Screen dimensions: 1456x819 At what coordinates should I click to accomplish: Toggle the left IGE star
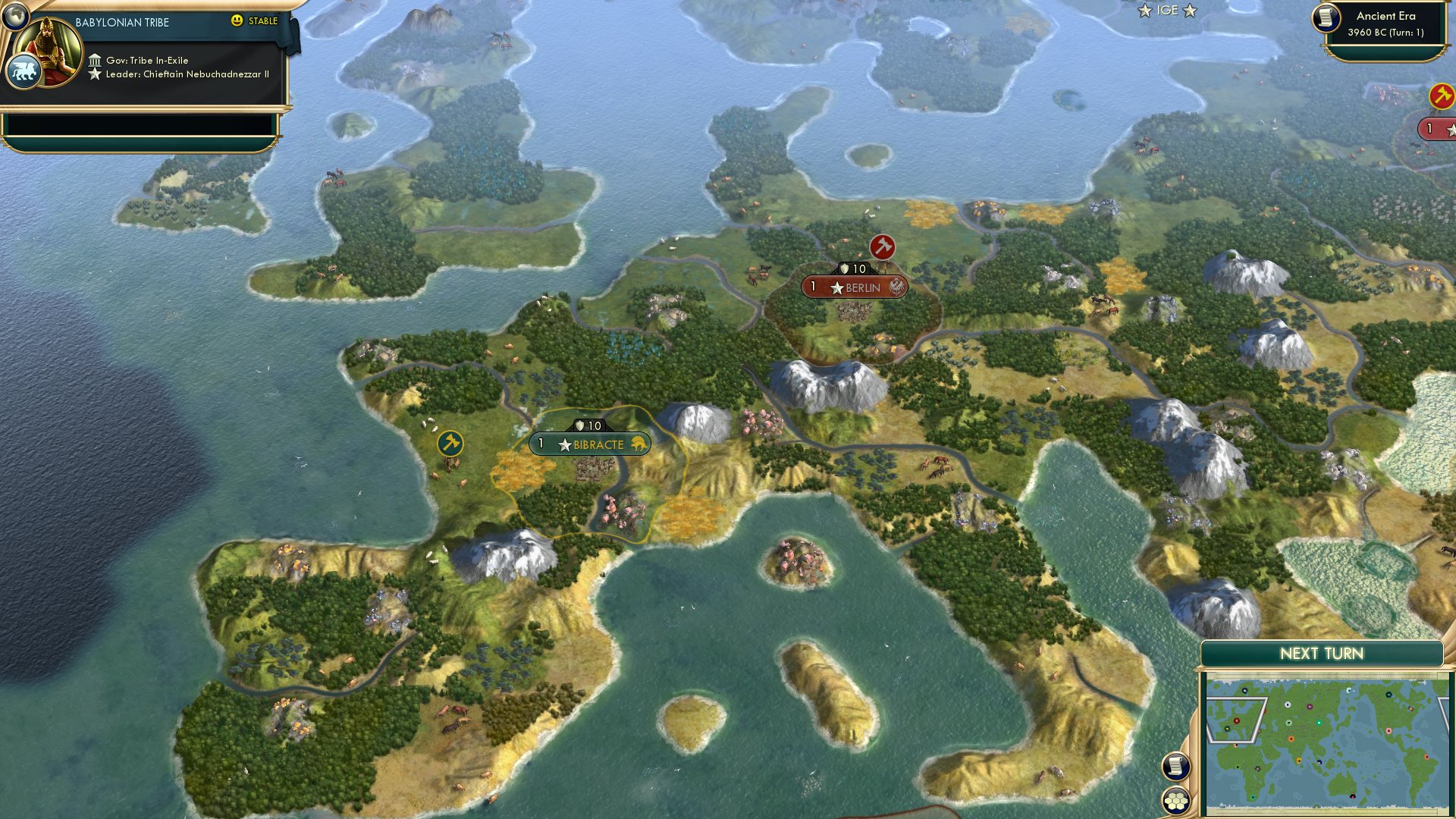point(1145,11)
